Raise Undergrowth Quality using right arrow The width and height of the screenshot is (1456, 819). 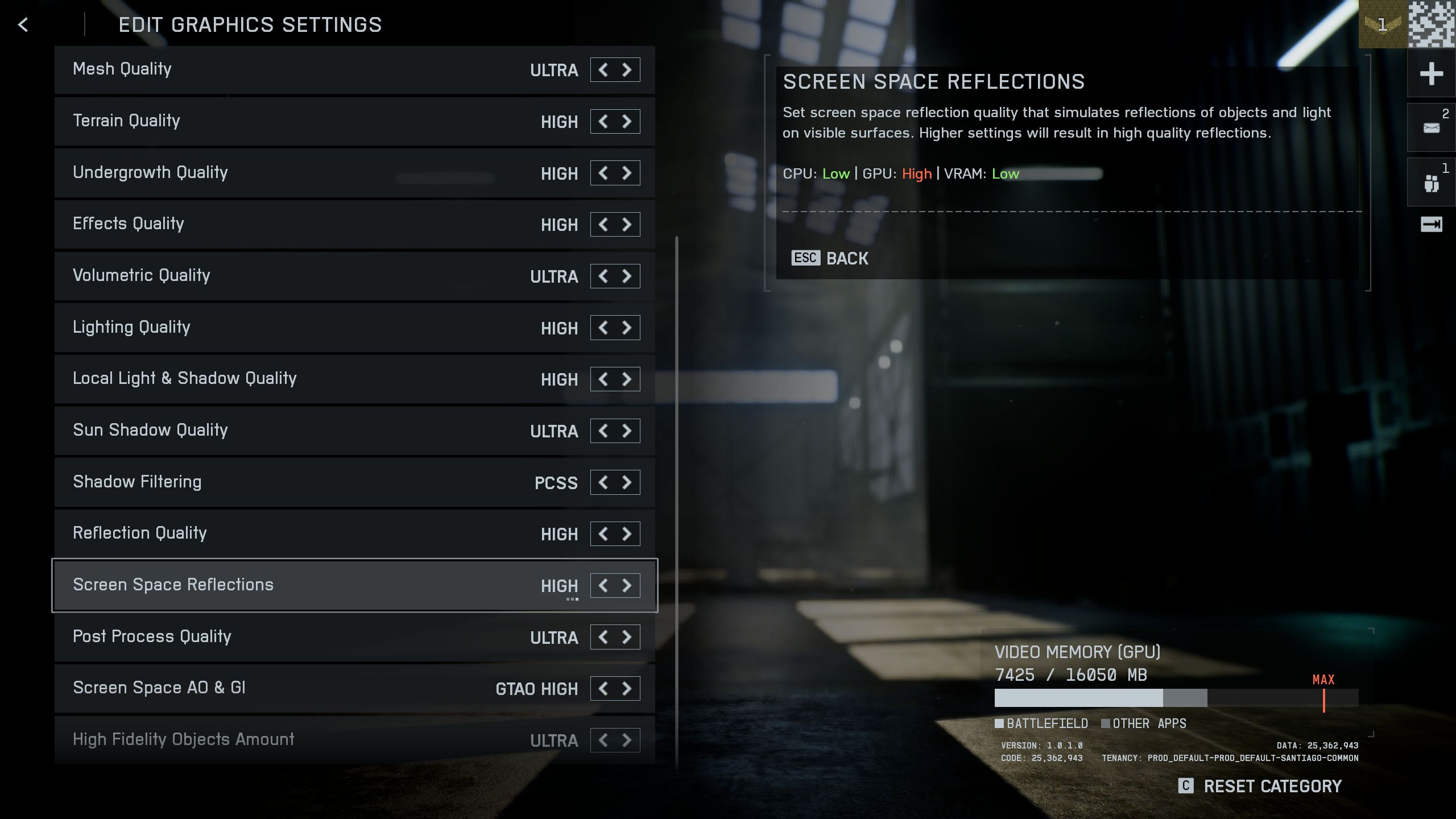(x=627, y=173)
